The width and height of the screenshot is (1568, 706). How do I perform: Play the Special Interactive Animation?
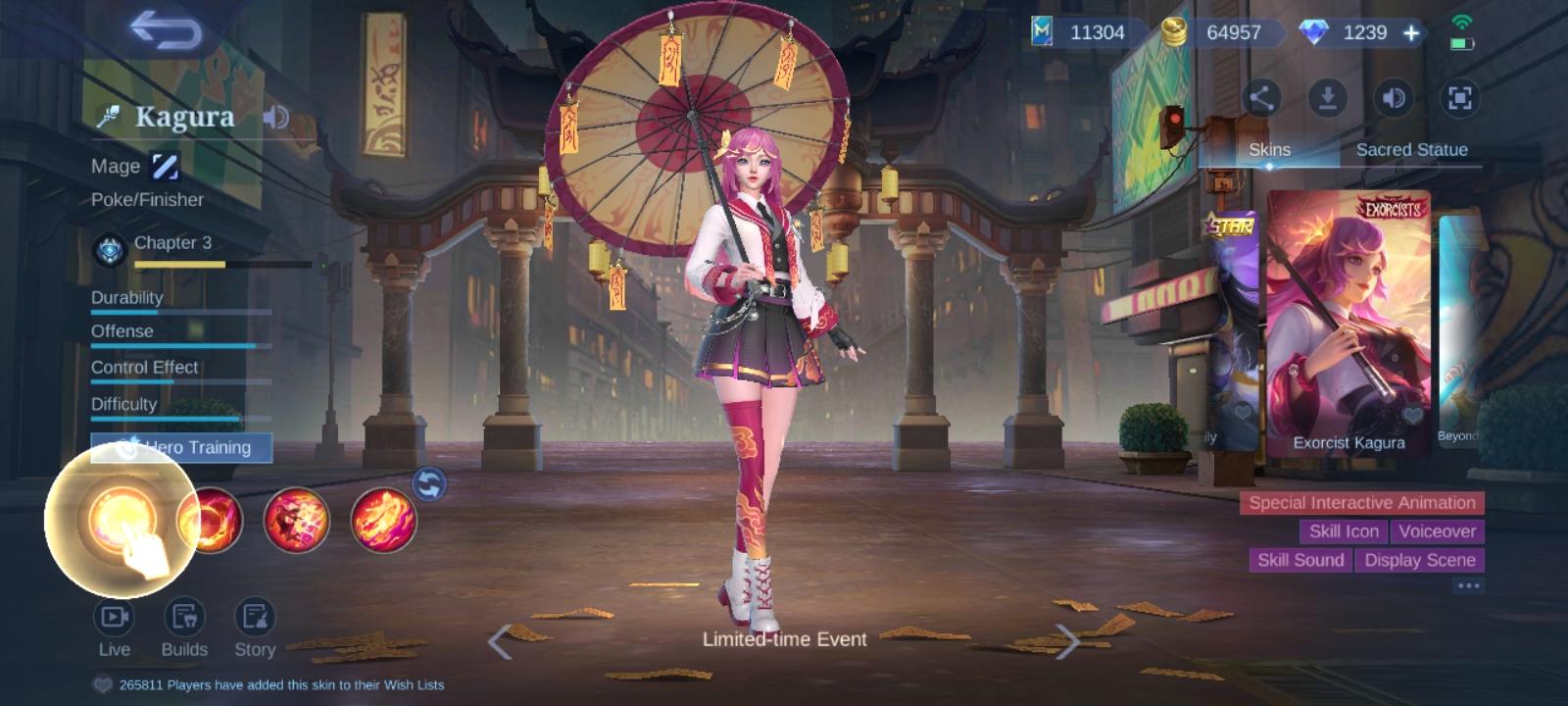click(1360, 502)
